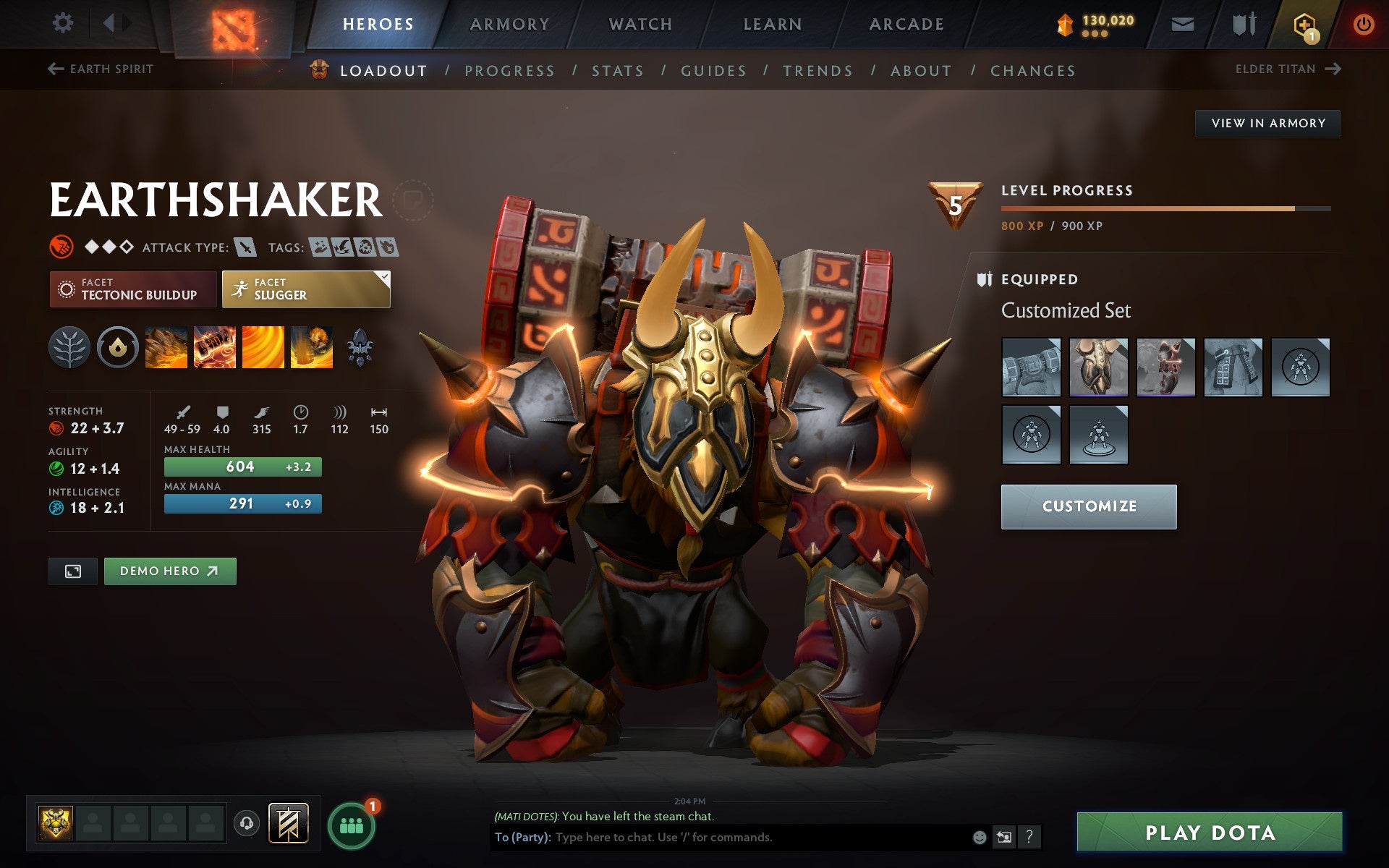Open the Talent Tree icon
The height and width of the screenshot is (868, 1389).
[69, 347]
